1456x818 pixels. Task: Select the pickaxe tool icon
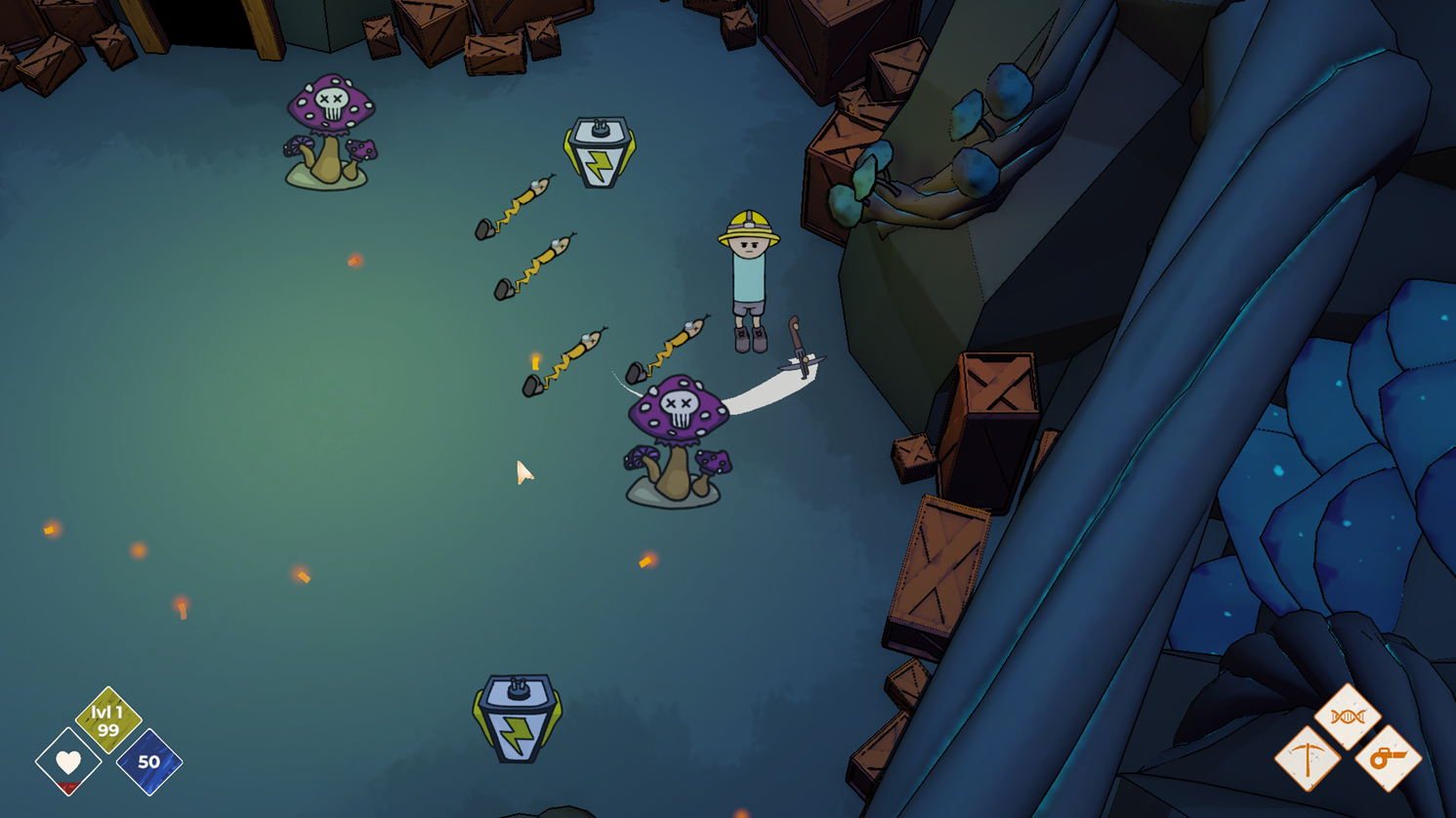[x=1308, y=758]
